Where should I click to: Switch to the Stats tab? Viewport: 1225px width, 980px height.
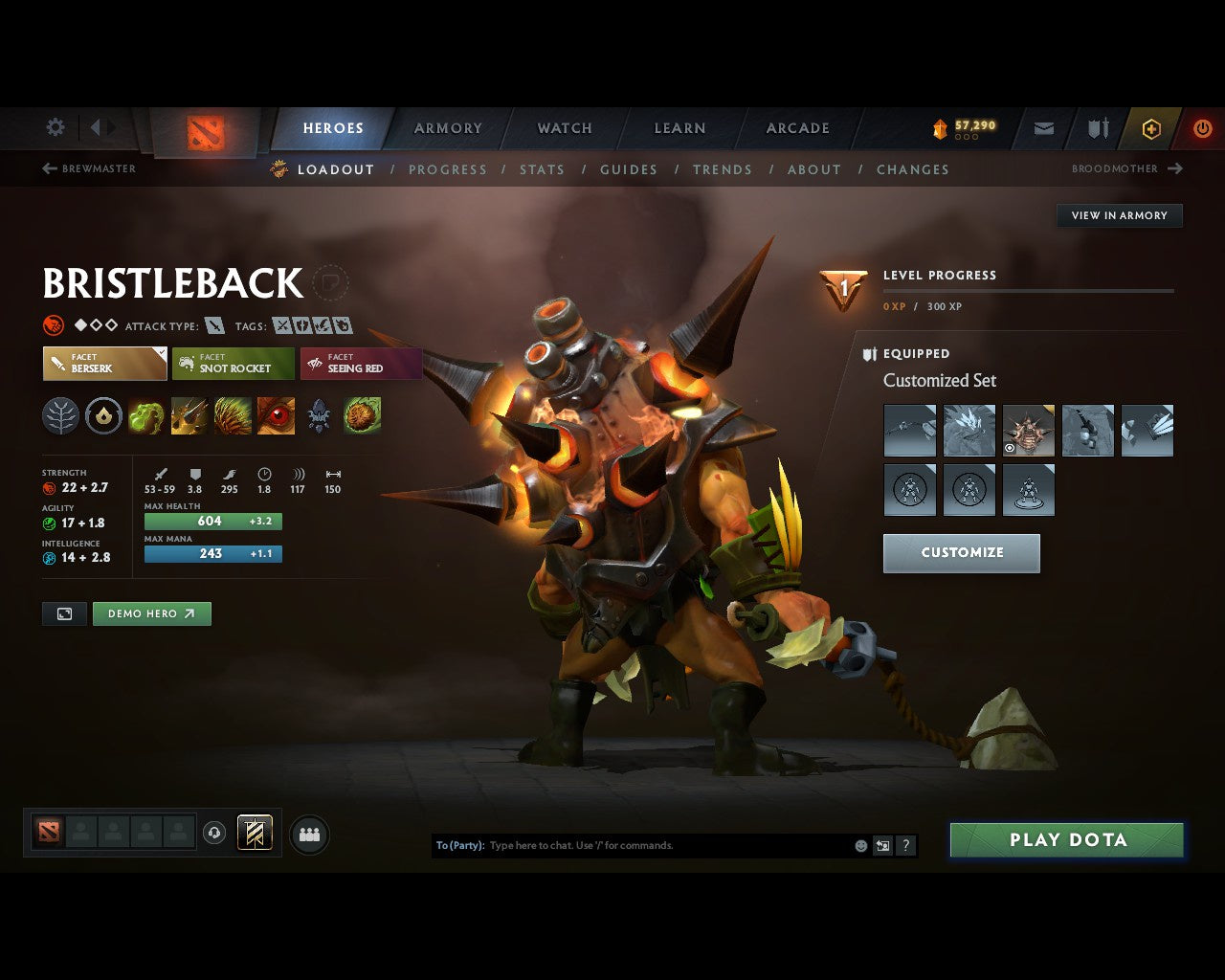[x=543, y=169]
